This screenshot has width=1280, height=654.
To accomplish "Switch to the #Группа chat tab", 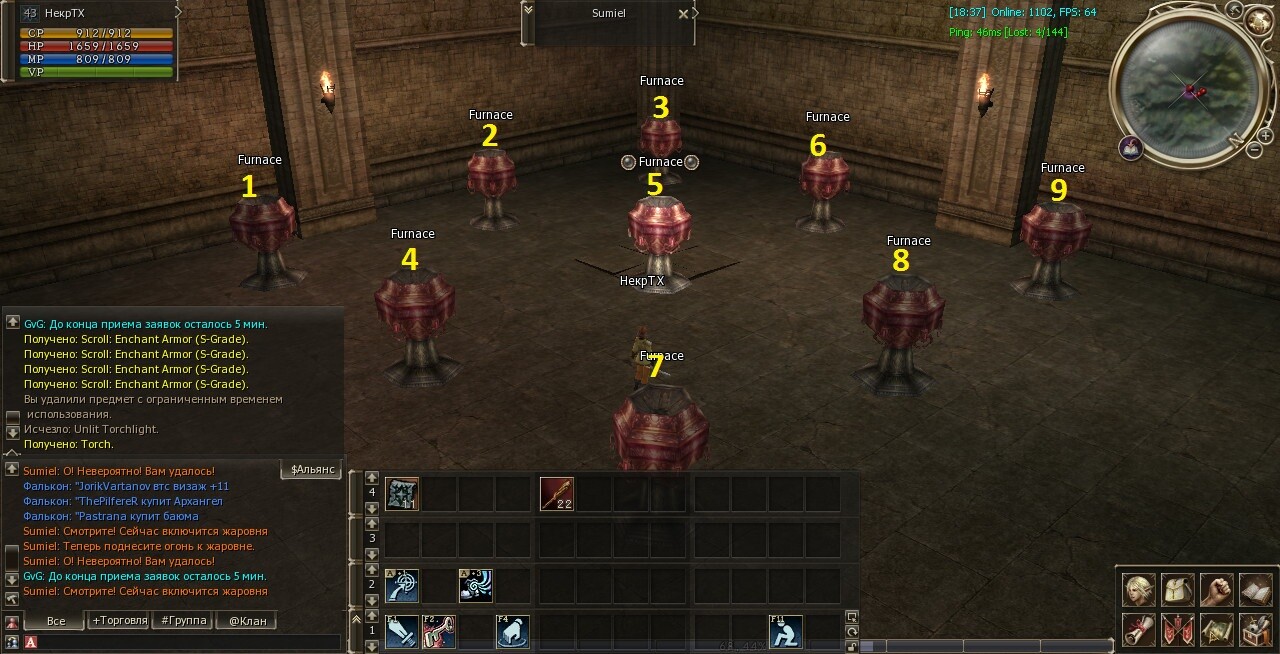I will point(183,621).
